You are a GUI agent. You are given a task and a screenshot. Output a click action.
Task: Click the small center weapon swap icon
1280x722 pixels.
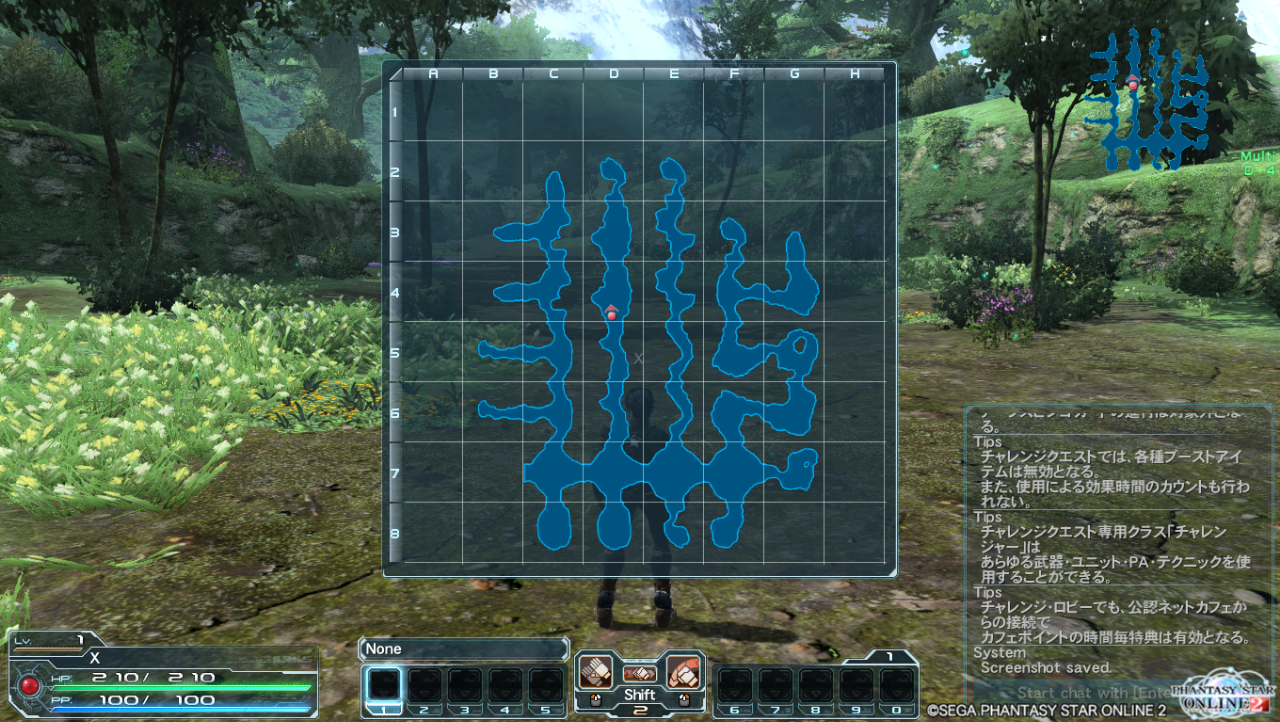click(639, 674)
